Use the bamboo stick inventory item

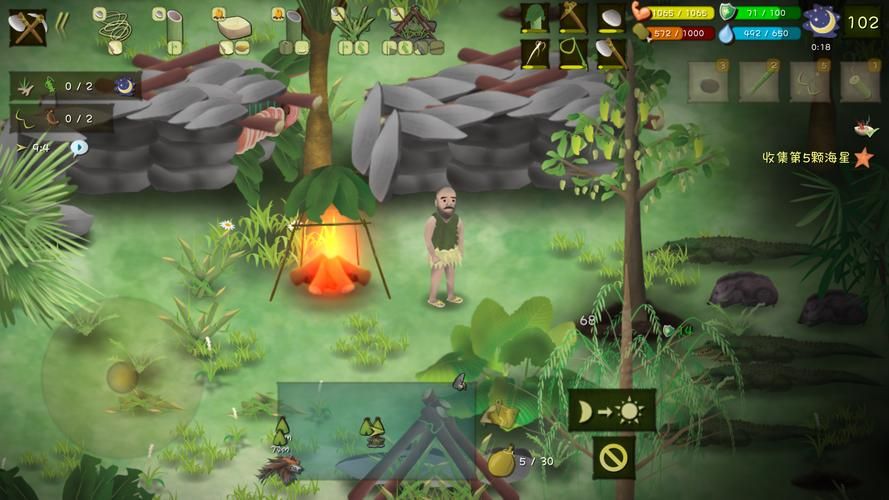(759, 82)
